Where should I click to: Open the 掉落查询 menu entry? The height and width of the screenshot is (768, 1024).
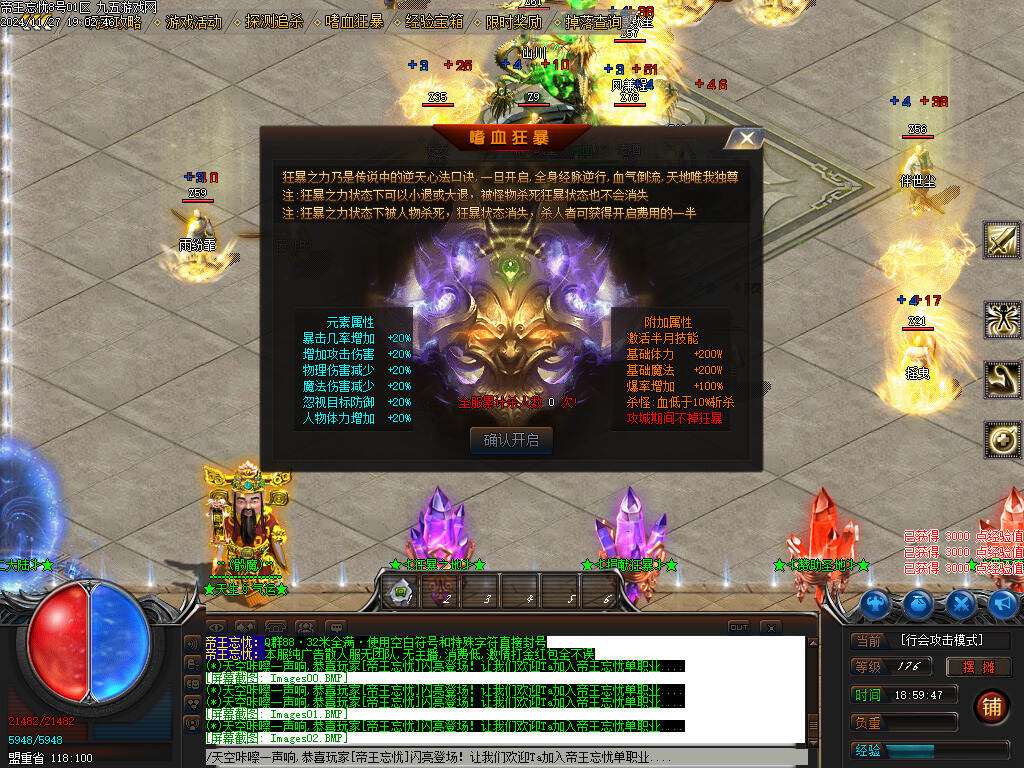(594, 22)
